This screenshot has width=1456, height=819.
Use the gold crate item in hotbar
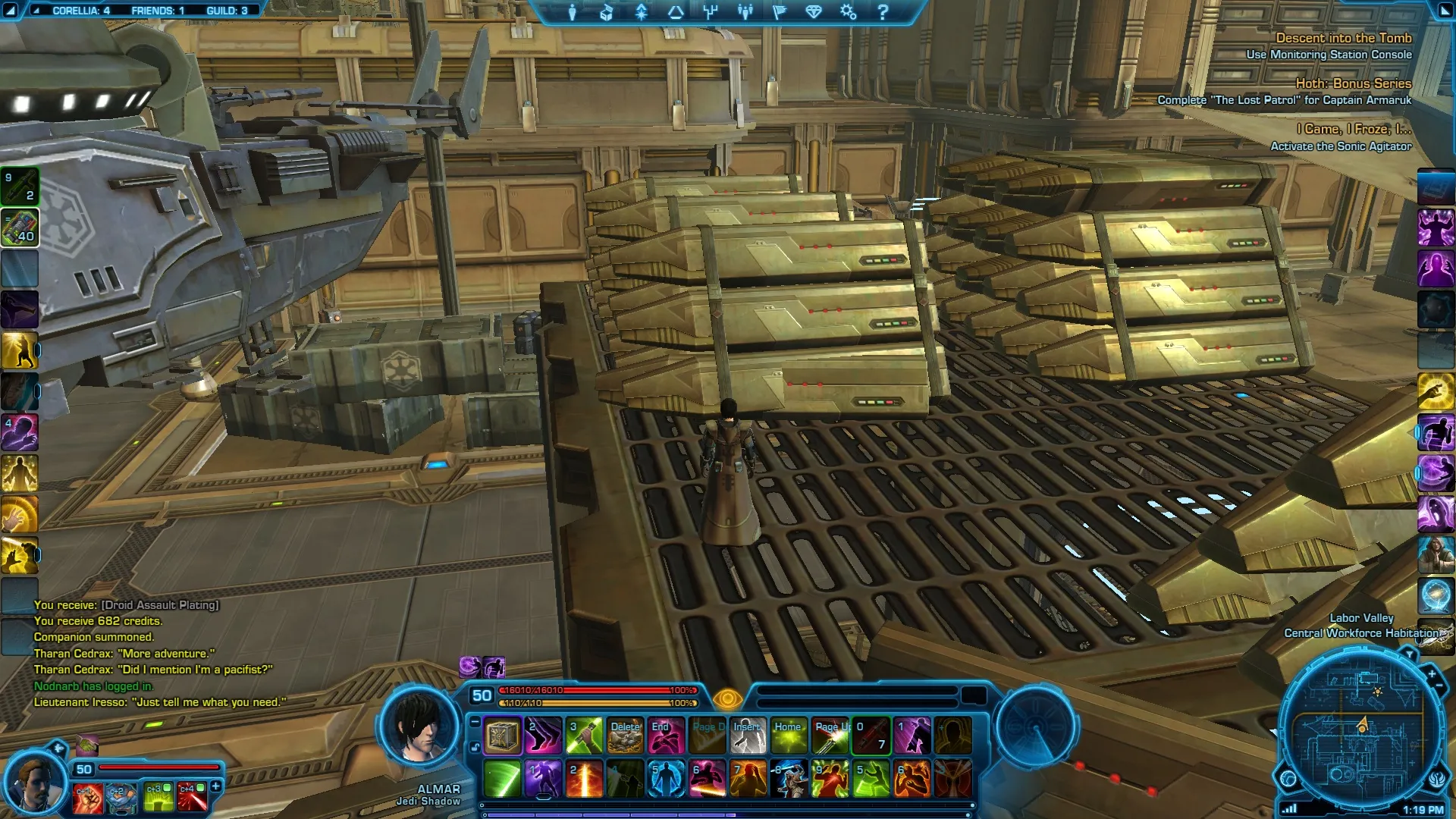tap(502, 736)
